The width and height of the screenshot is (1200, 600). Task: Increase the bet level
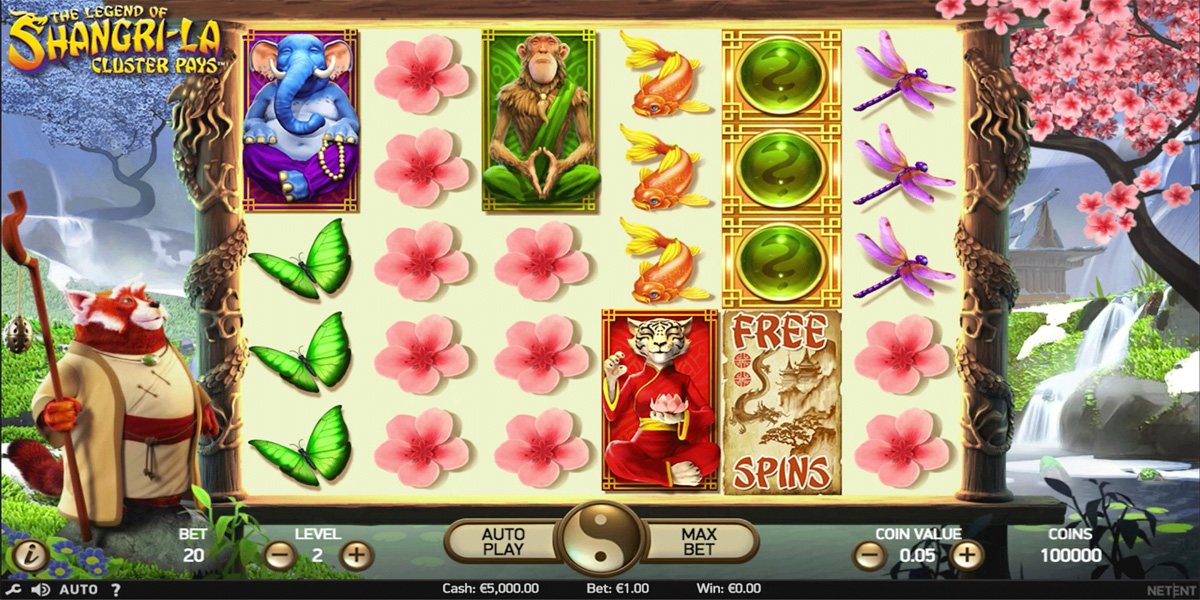(356, 555)
